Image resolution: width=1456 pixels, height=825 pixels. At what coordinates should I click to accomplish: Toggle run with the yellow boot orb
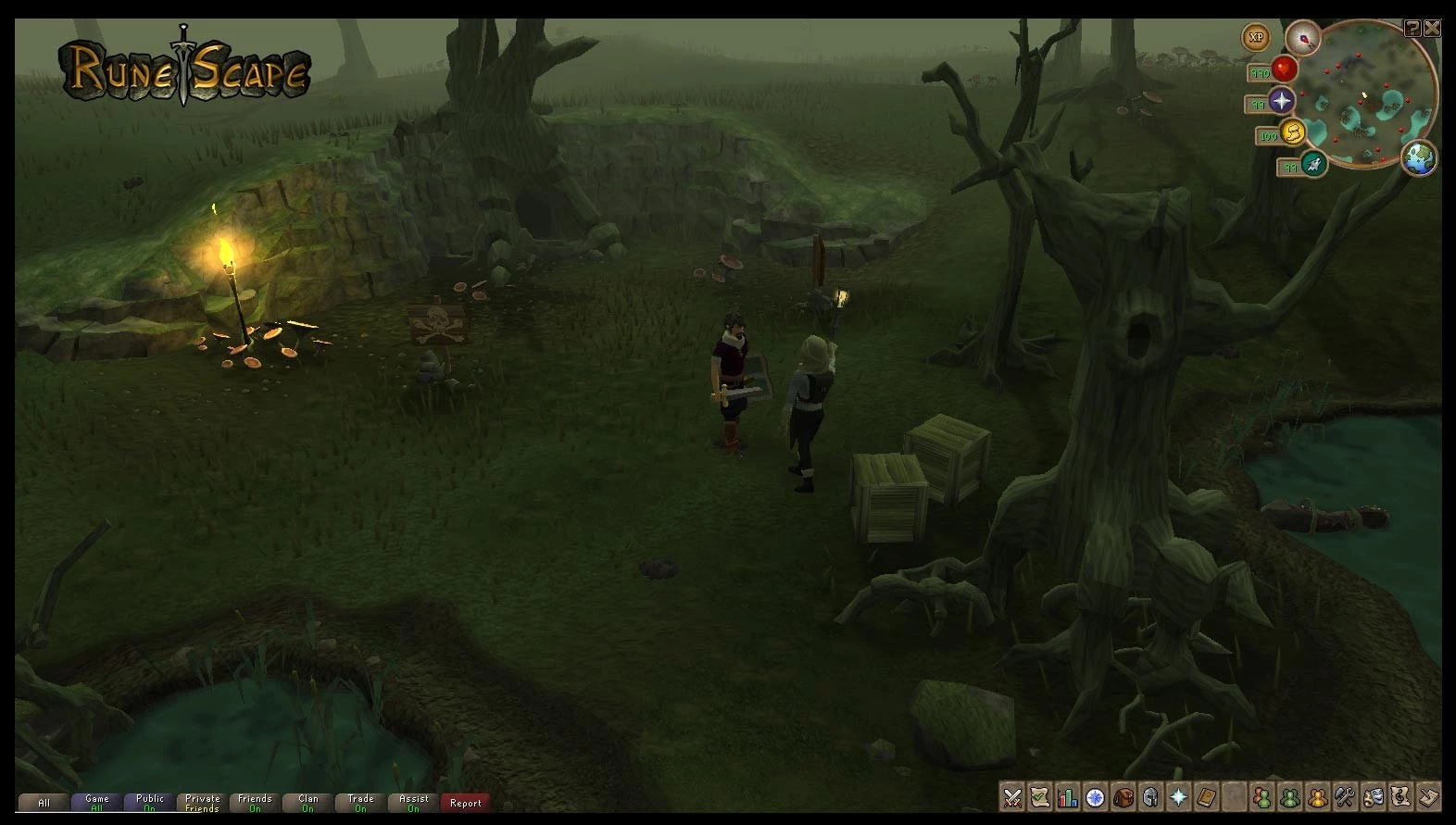click(x=1292, y=131)
